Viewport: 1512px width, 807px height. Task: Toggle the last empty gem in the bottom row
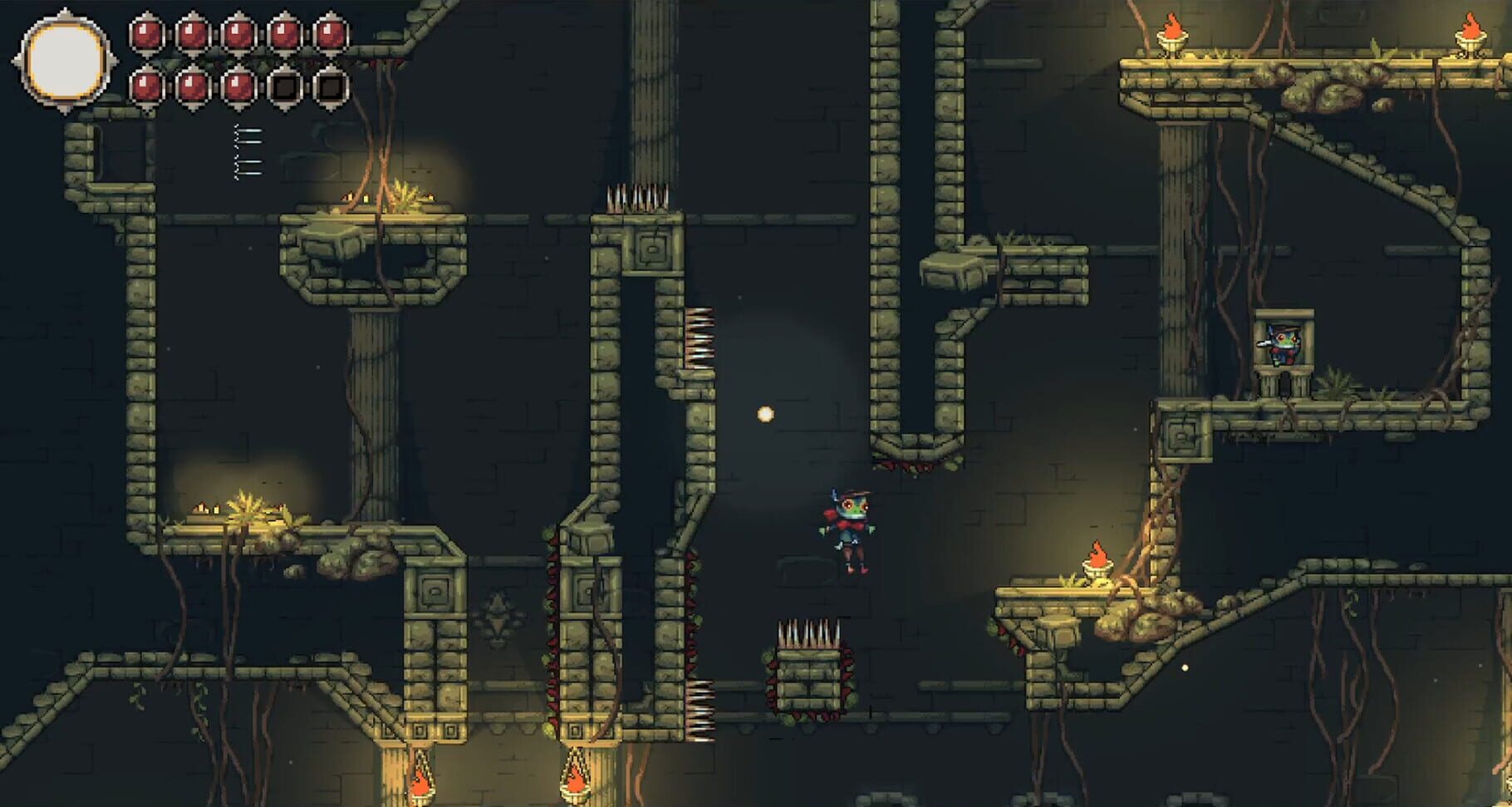coord(331,83)
